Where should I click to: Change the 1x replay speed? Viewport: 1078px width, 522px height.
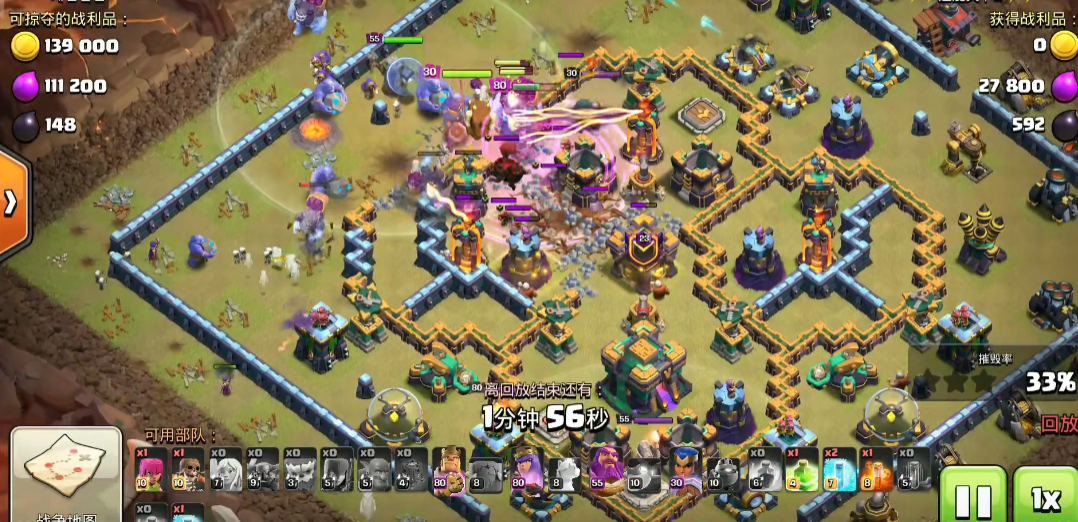pos(1045,496)
